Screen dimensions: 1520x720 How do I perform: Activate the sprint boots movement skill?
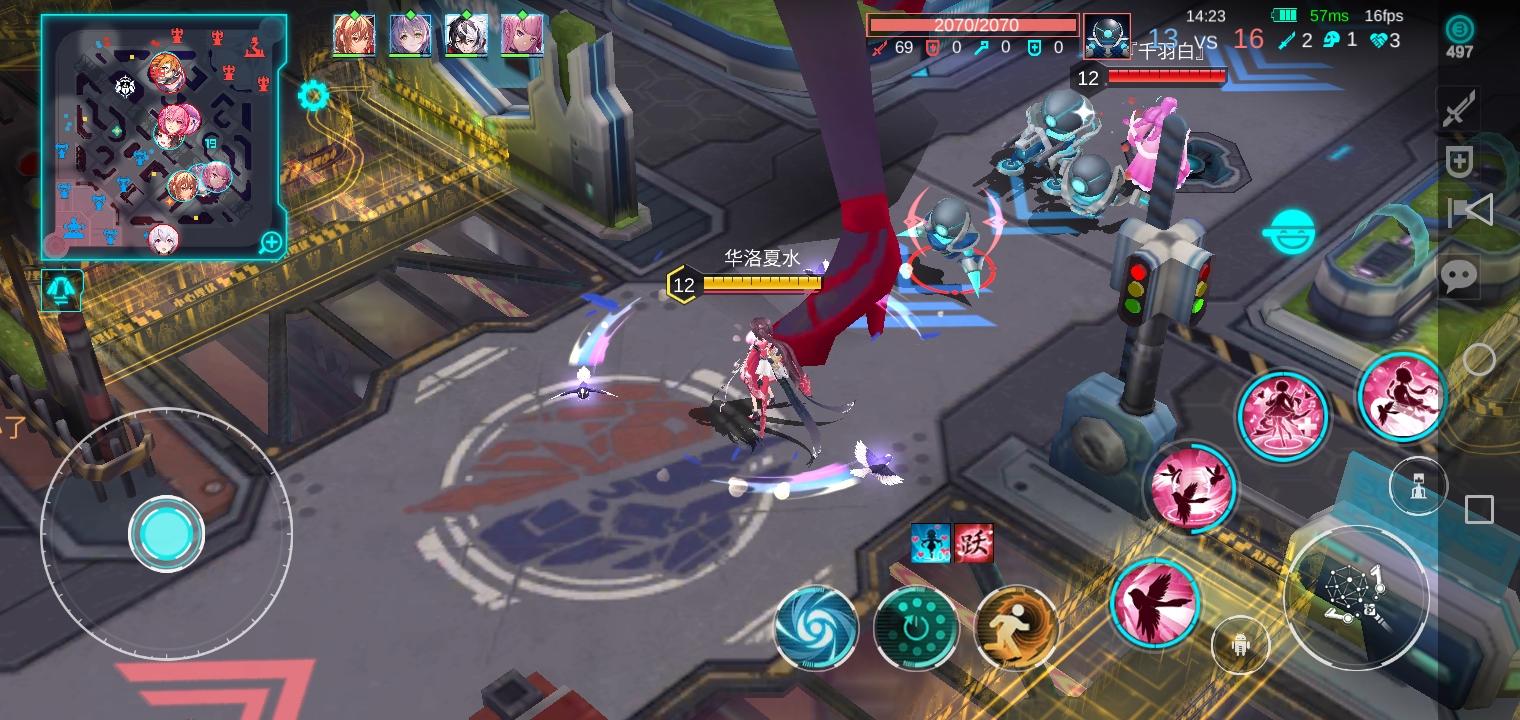(1017, 629)
